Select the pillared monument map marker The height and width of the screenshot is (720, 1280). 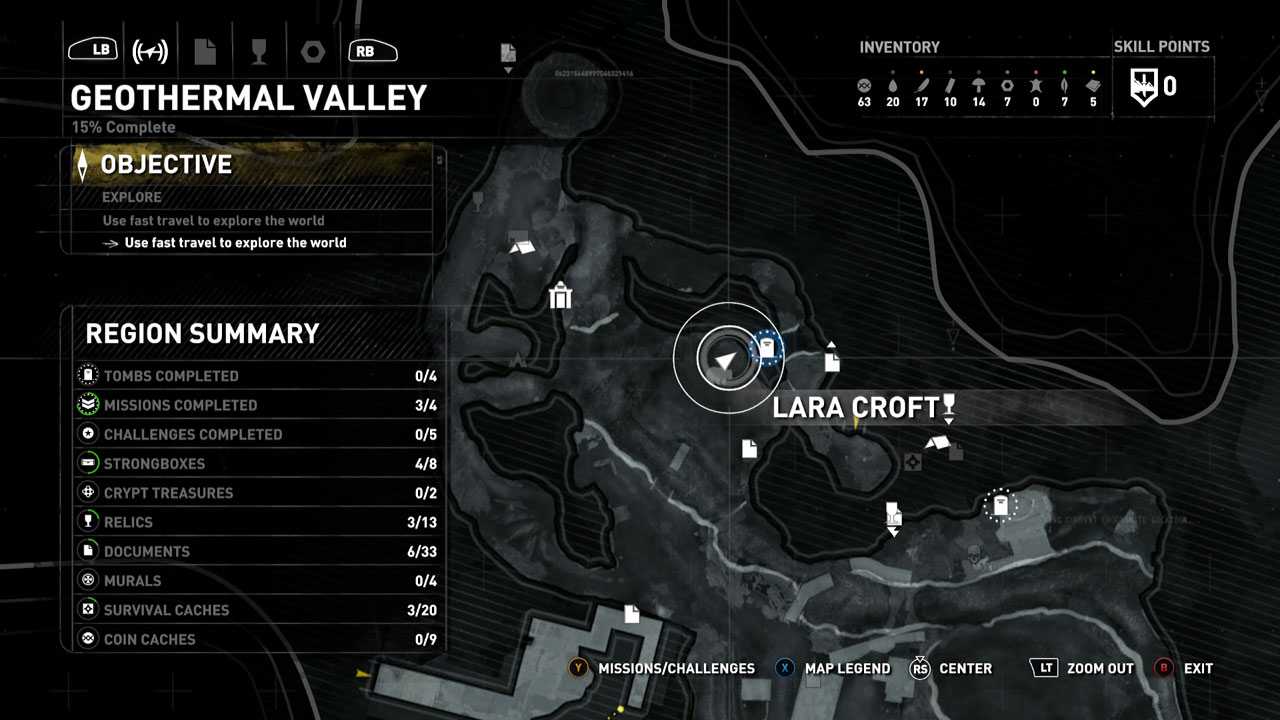(x=560, y=296)
